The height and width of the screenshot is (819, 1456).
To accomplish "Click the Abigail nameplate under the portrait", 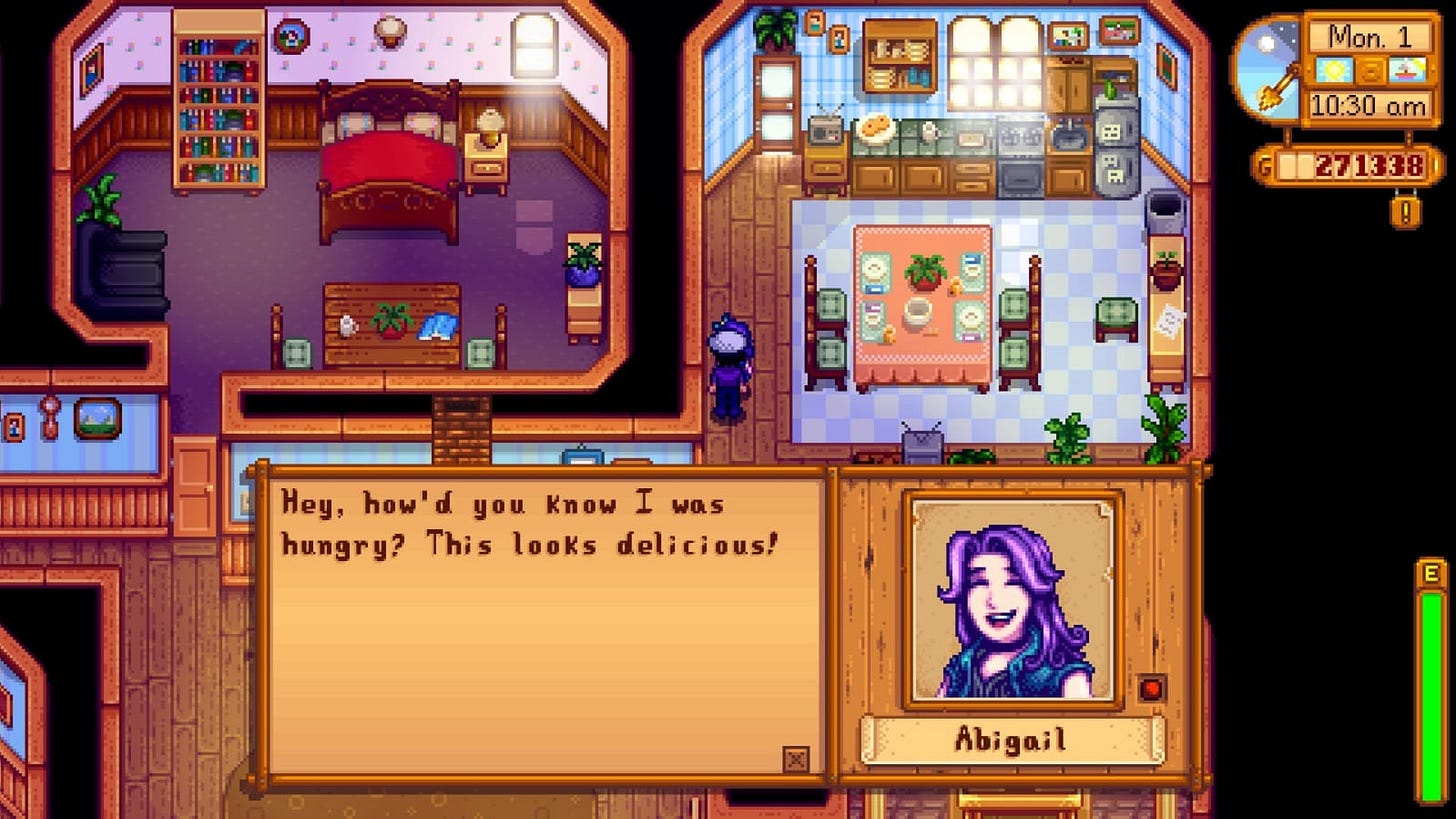I will 1013,738.
